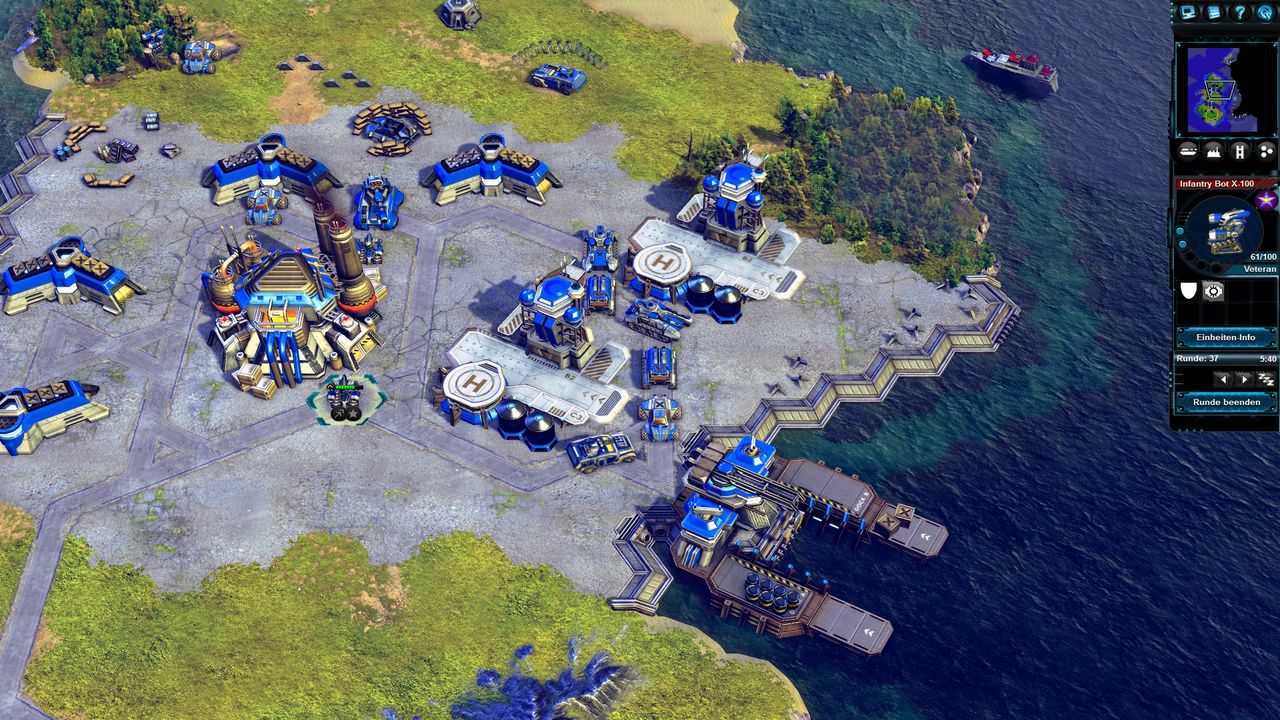Click the veteran star rank badge
Viewport: 1280px width, 720px height.
pos(1266,201)
